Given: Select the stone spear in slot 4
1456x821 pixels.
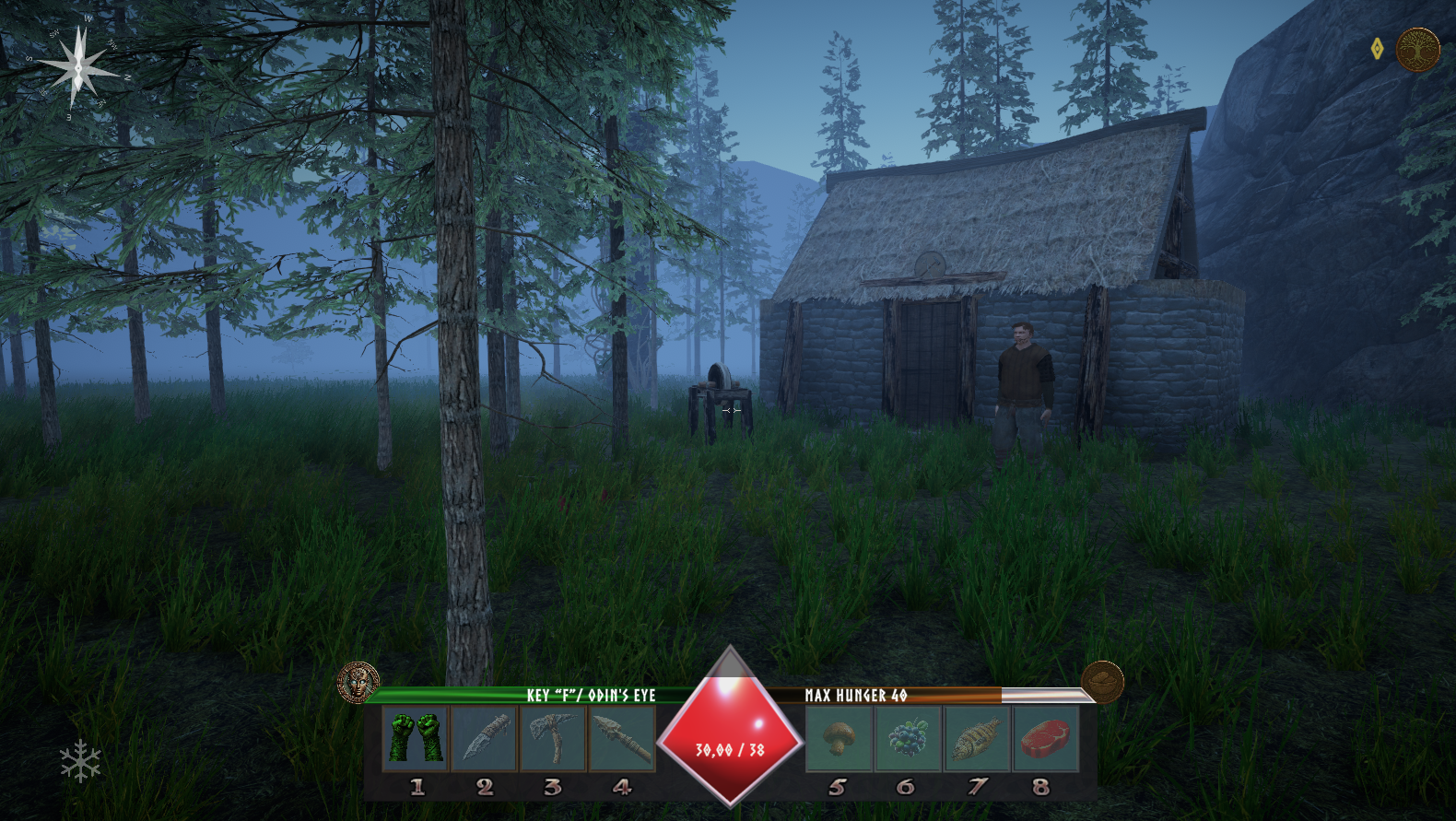Looking at the screenshot, I should tap(622, 738).
